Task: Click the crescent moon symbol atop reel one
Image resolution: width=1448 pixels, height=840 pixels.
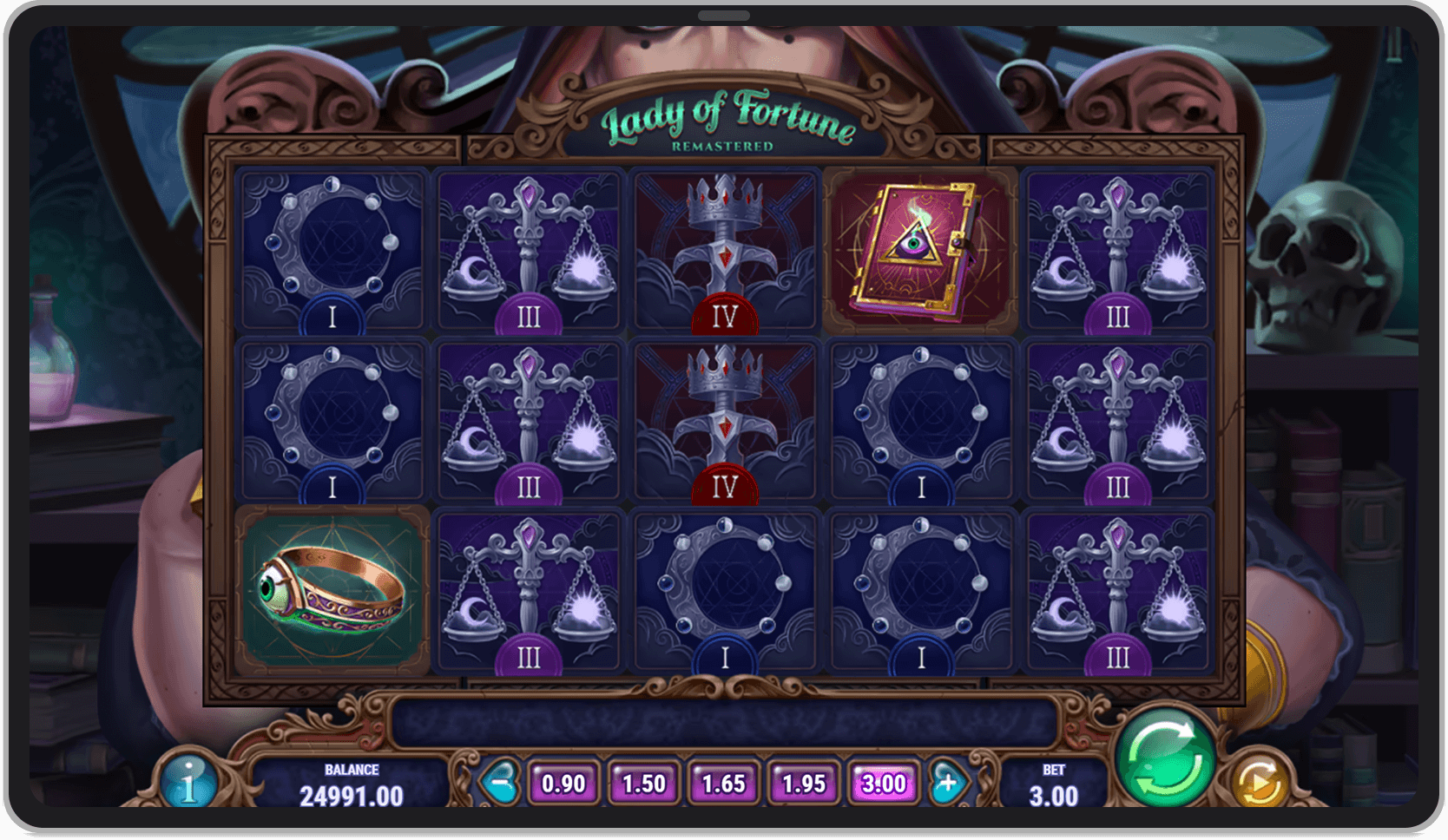Action: click(x=332, y=250)
